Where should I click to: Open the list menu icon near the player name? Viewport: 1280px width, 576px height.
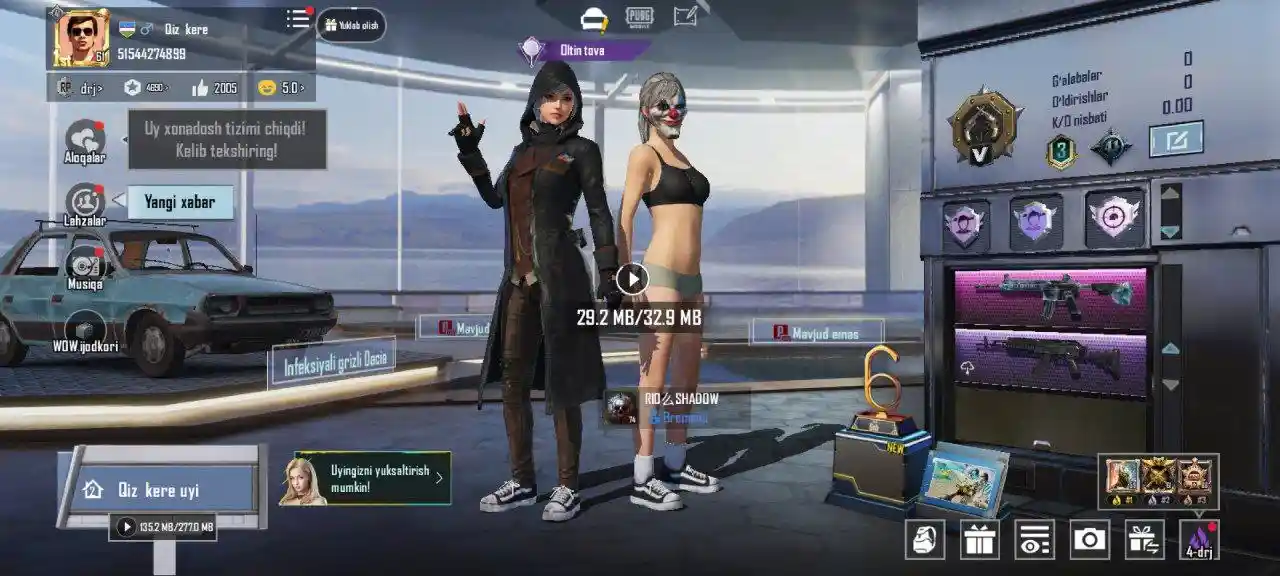tap(298, 20)
